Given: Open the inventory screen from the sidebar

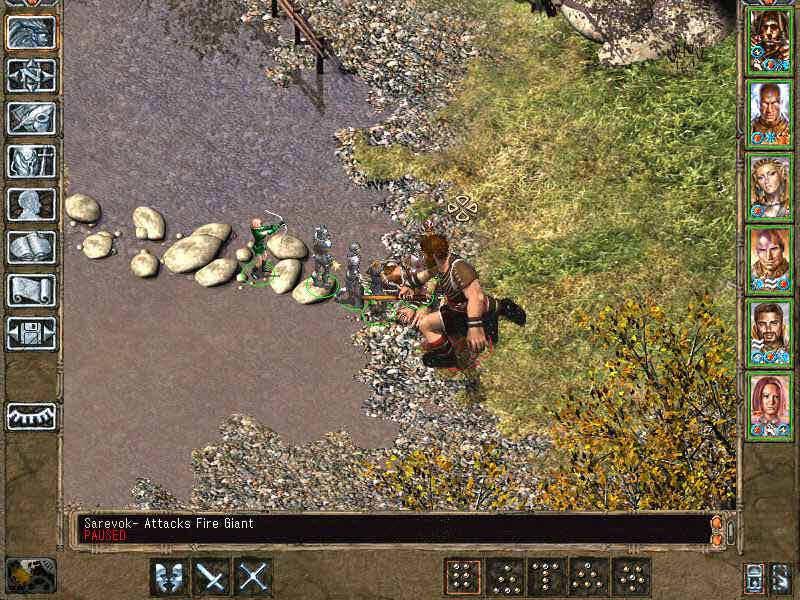Looking at the screenshot, I should pos(31,161).
